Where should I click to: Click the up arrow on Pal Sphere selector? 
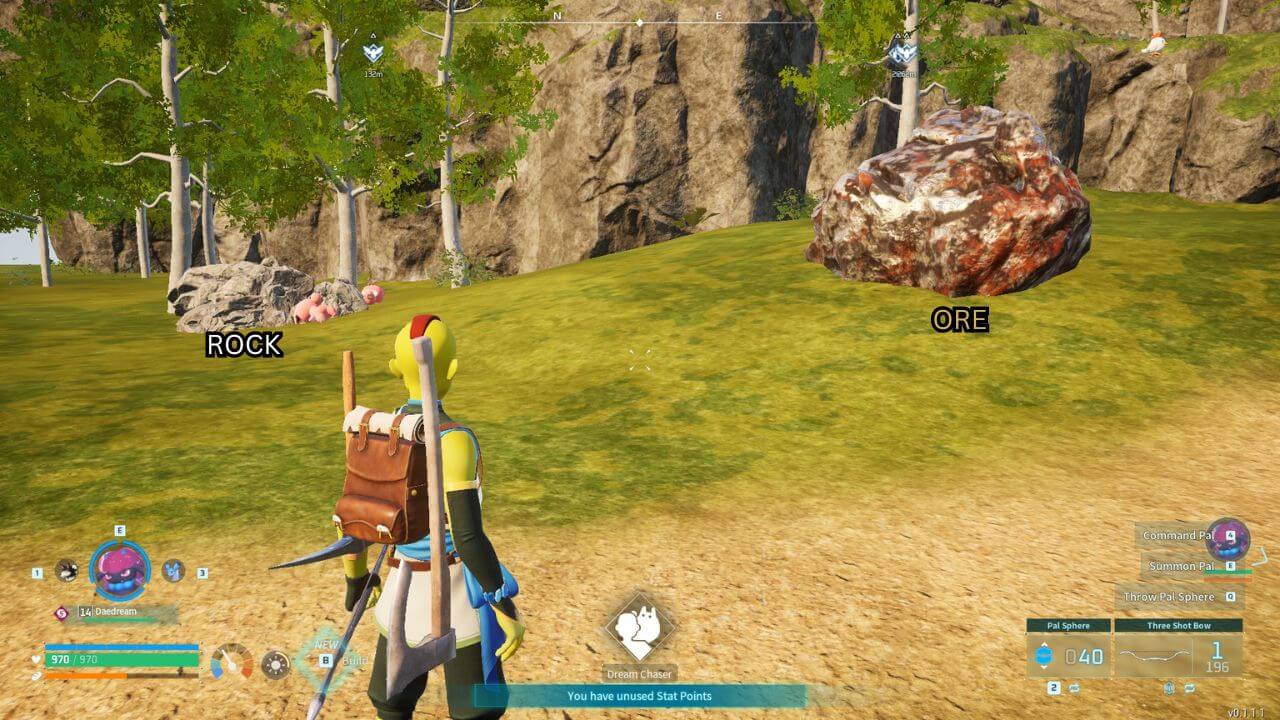pyautogui.click(x=1044, y=643)
